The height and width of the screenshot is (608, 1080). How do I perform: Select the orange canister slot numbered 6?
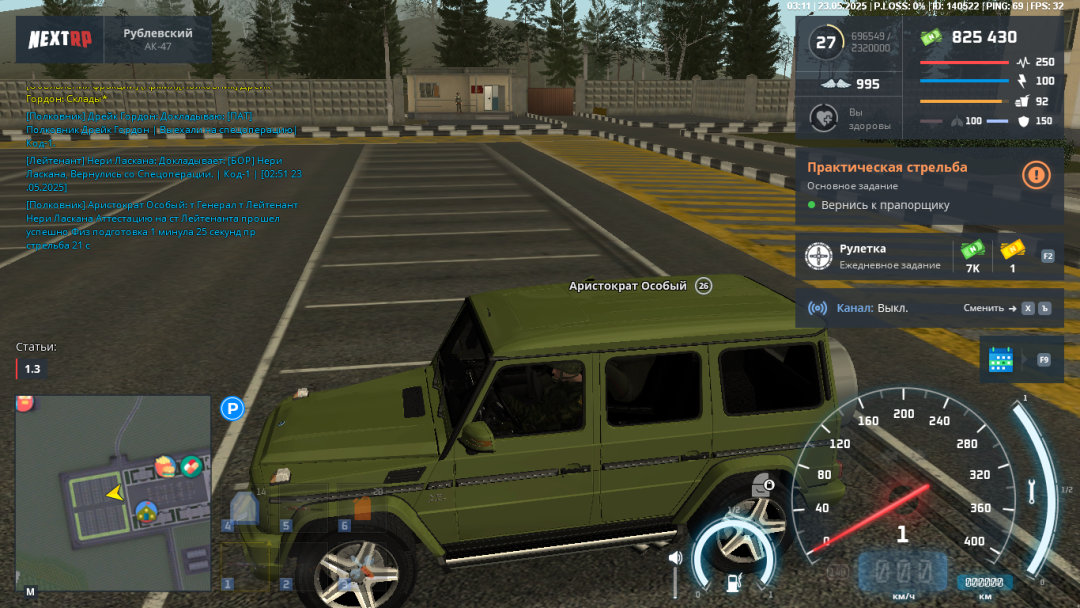pyautogui.click(x=362, y=509)
